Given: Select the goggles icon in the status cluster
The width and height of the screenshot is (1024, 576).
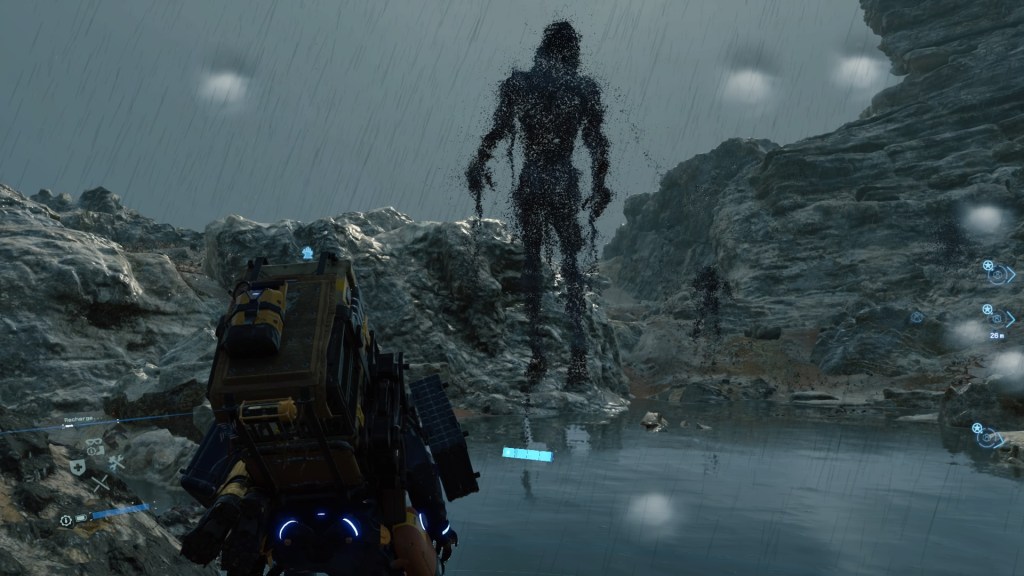Looking at the screenshot, I should point(93,443).
